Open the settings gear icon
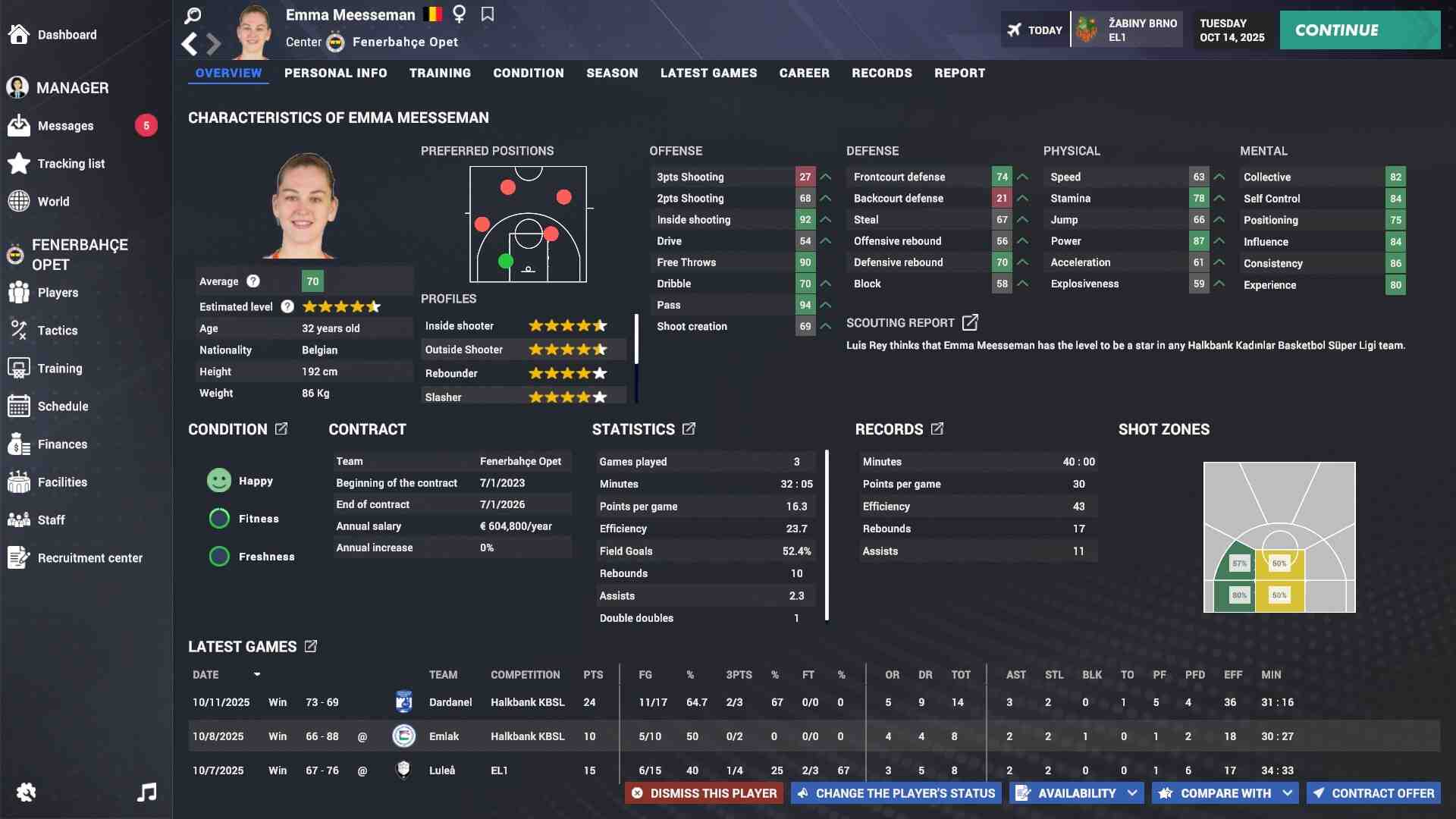Viewport: 1456px width, 819px height. tap(26, 792)
